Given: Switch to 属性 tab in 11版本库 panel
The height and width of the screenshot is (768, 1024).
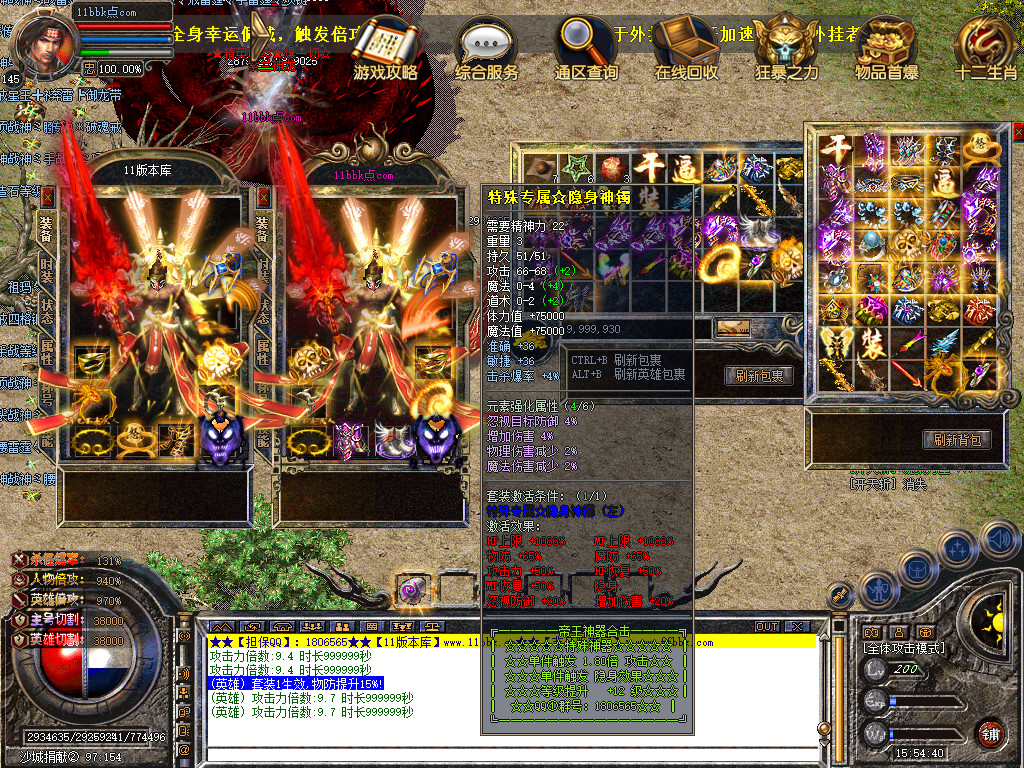Looking at the screenshot, I should point(46,354).
